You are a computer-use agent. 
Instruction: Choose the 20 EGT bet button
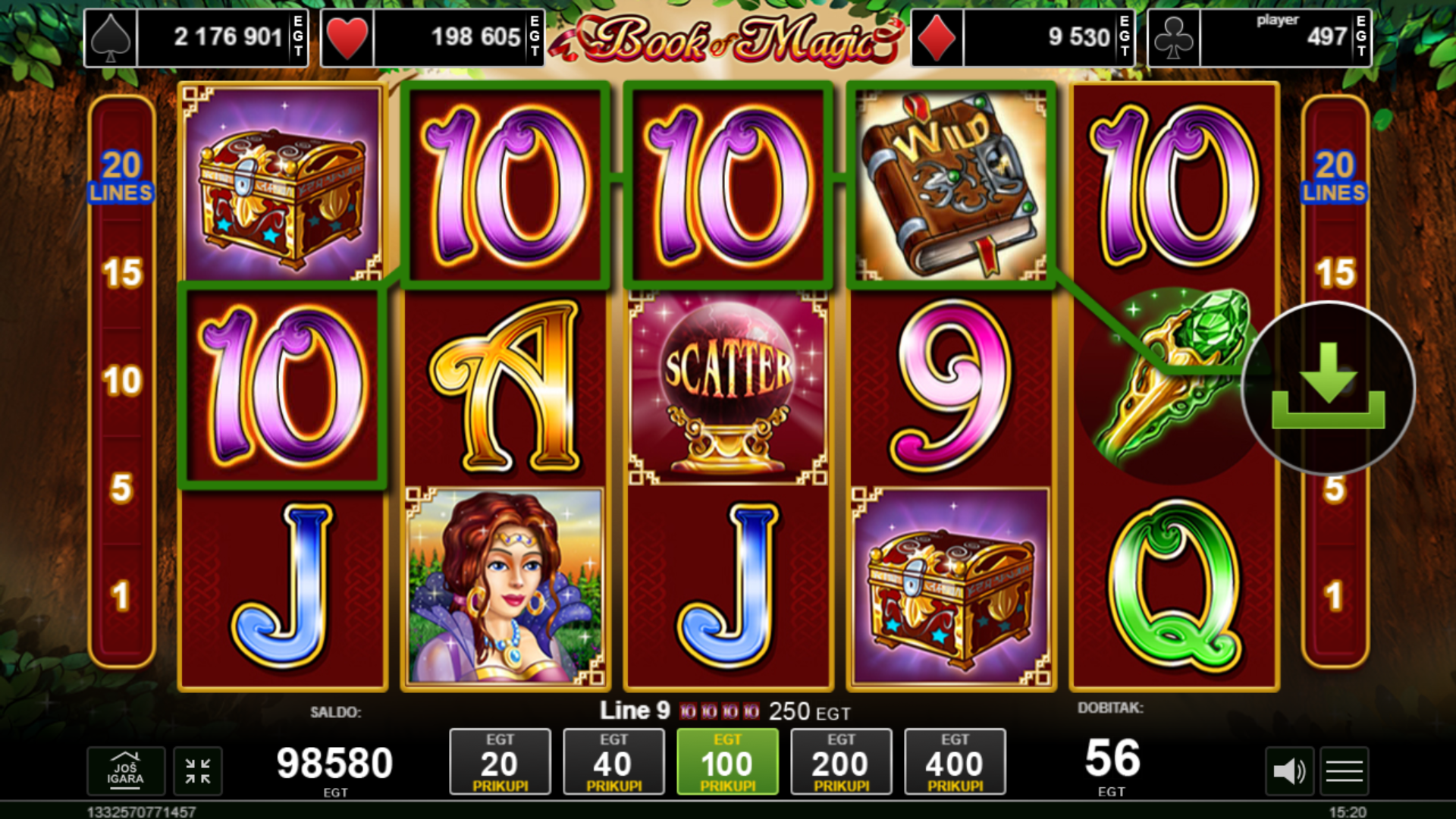pos(500,762)
